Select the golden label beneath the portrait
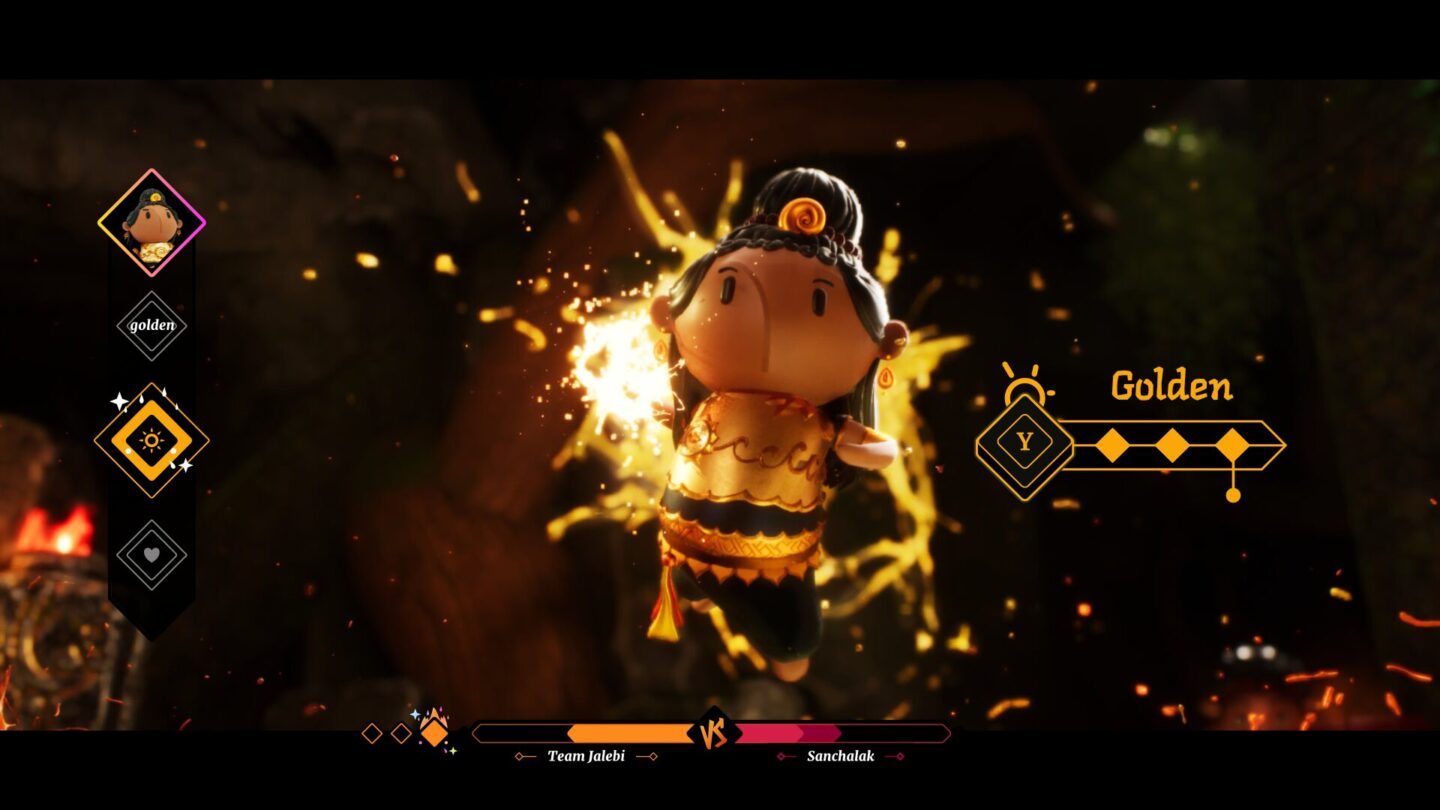Image resolution: width=1440 pixels, height=810 pixels. pyautogui.click(x=152, y=326)
